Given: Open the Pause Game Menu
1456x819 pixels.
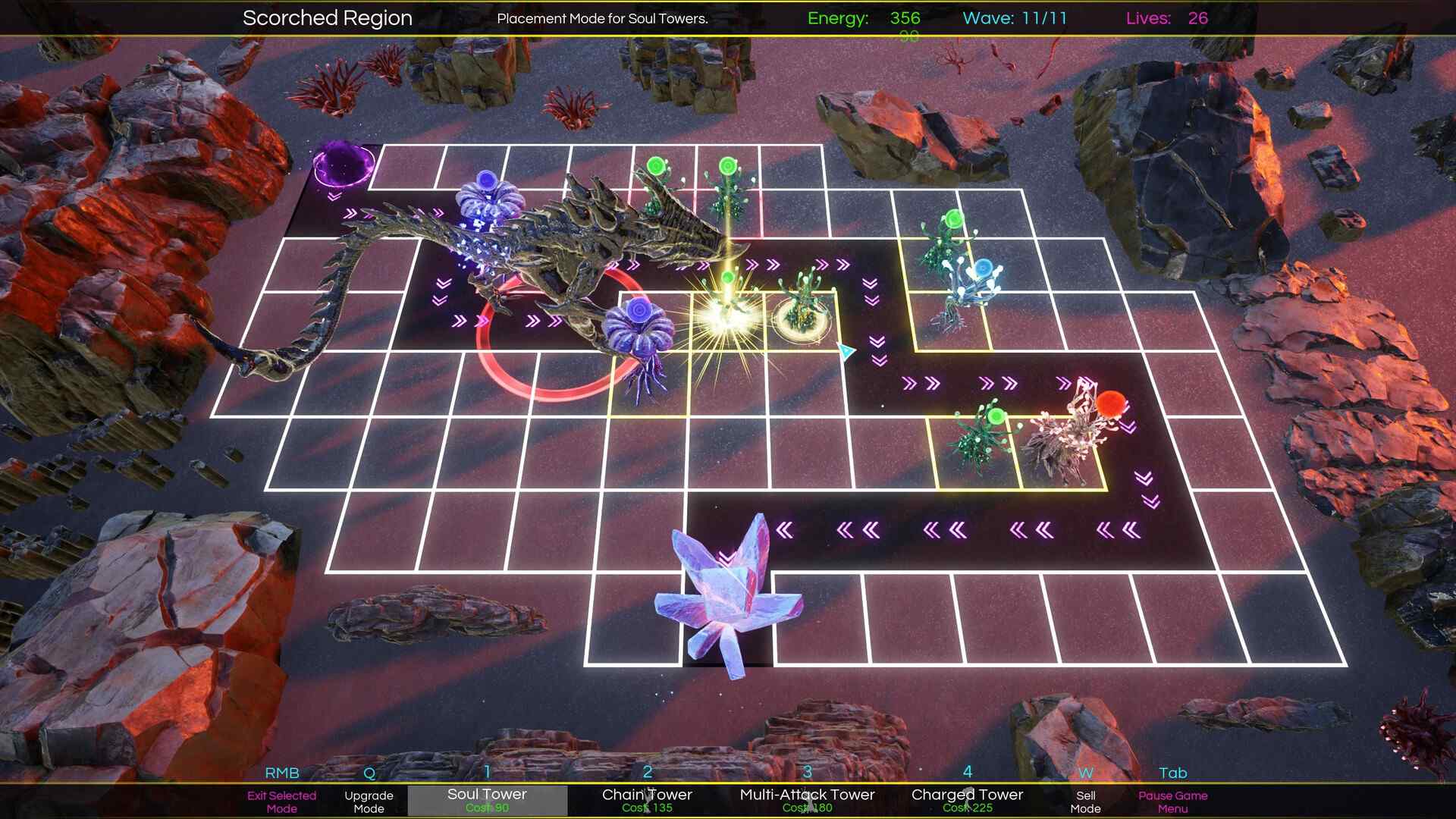Looking at the screenshot, I should tap(1172, 802).
